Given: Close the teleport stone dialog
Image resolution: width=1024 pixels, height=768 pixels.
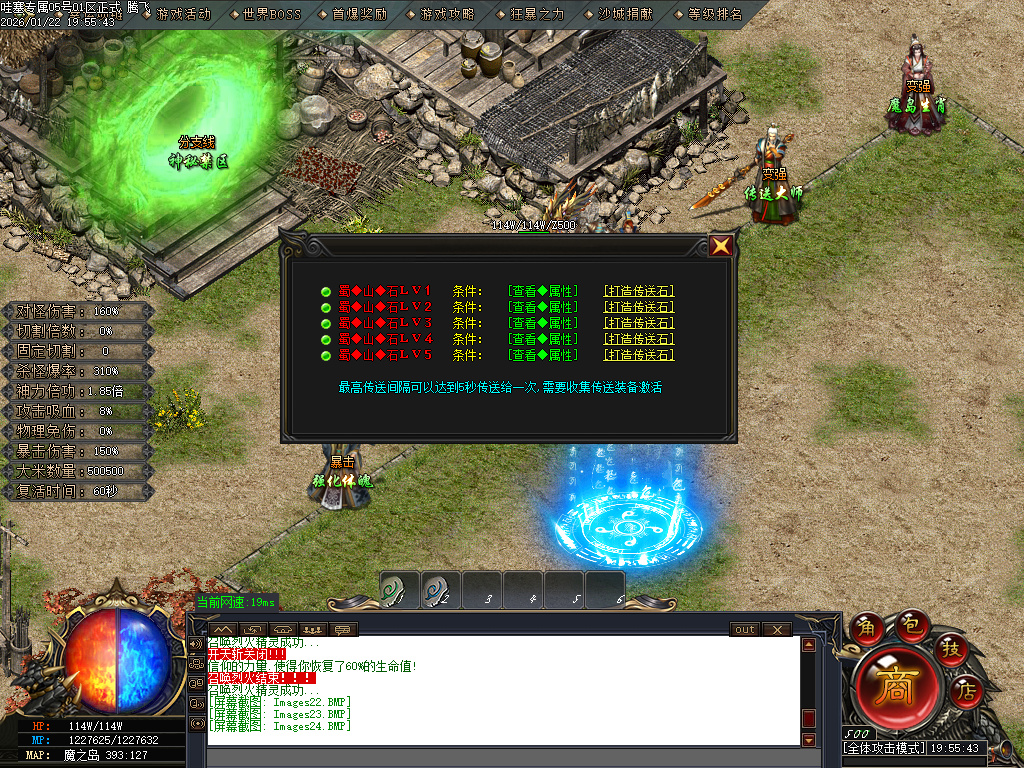Looking at the screenshot, I should pyautogui.click(x=720, y=245).
